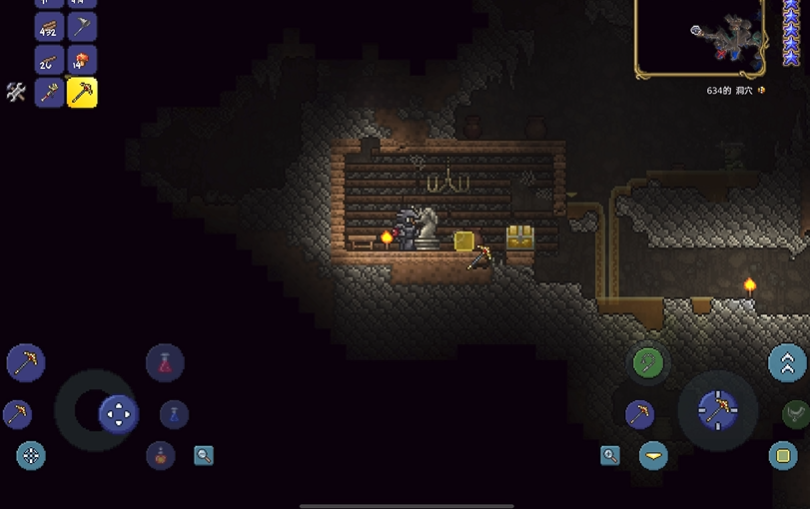Use the blue mana potion quick button
The height and width of the screenshot is (509, 810).
click(174, 414)
